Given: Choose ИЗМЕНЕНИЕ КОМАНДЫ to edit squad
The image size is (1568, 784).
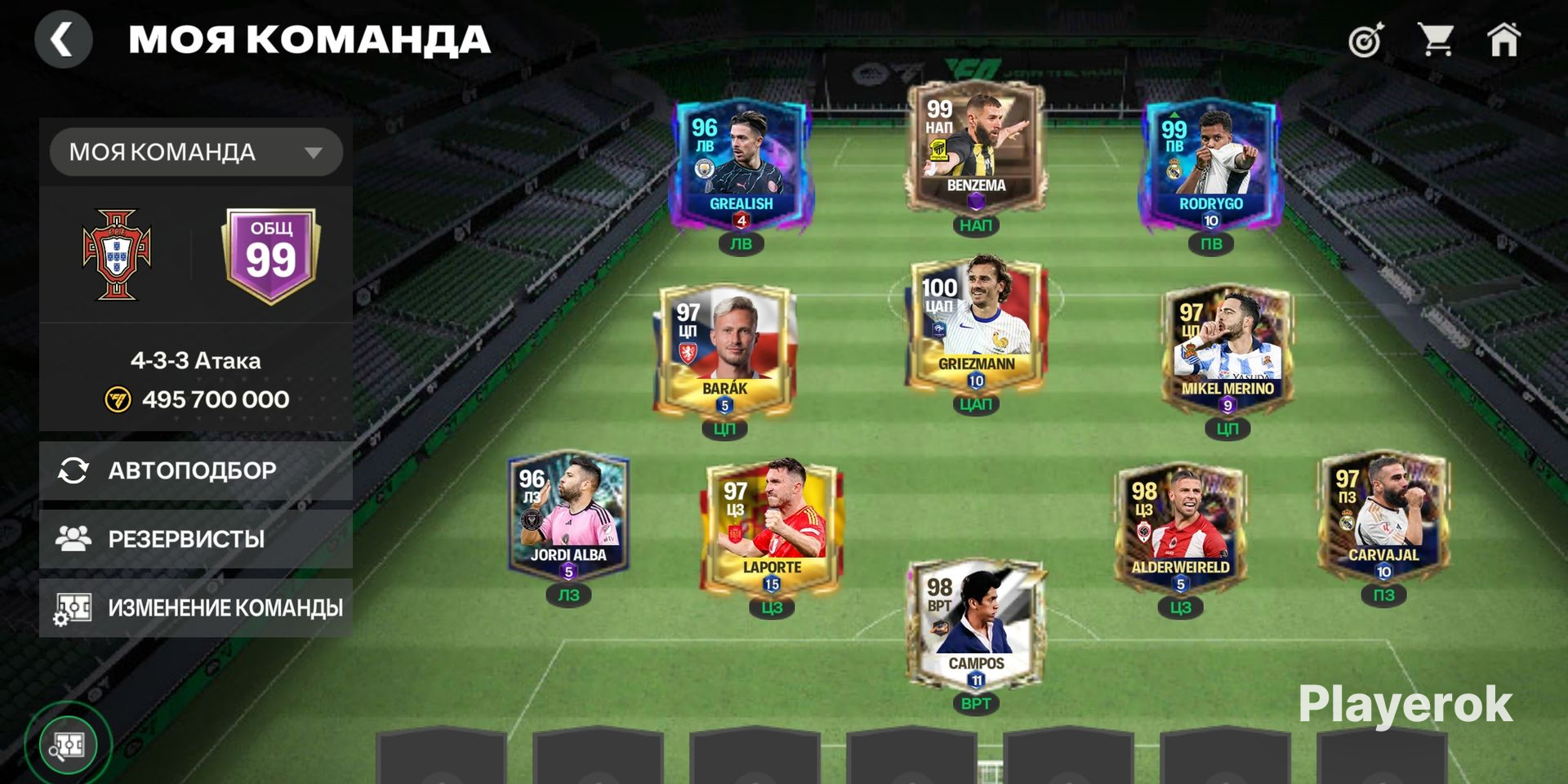Looking at the screenshot, I should (196, 608).
